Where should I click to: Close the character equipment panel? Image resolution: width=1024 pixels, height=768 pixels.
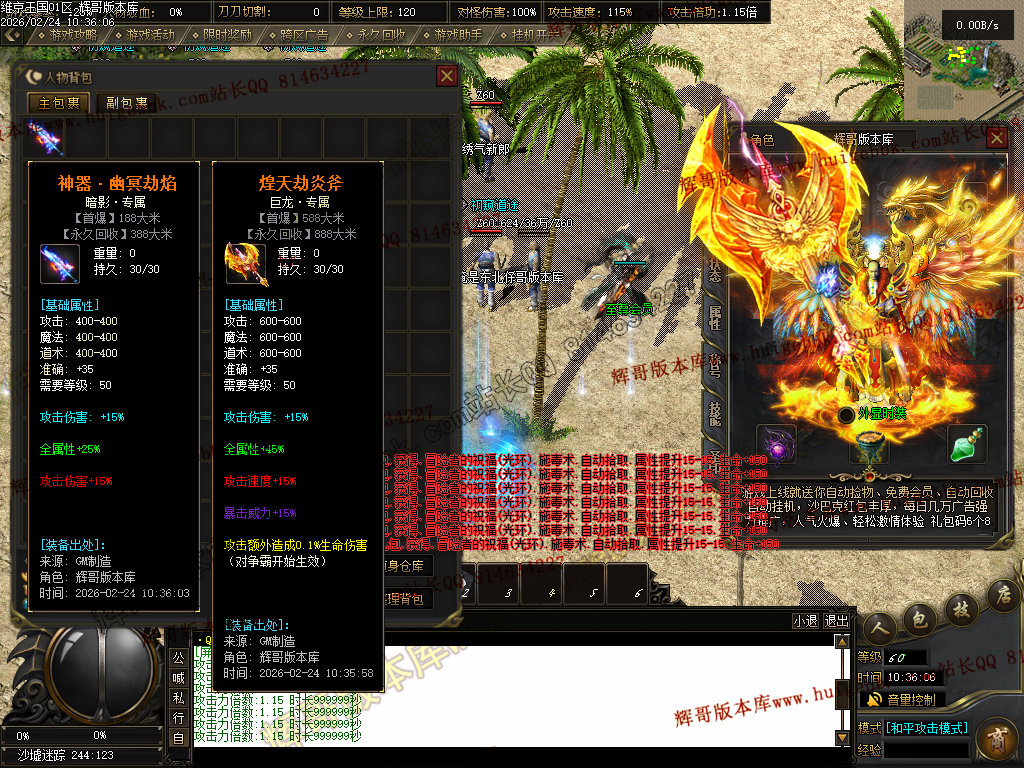(996, 139)
